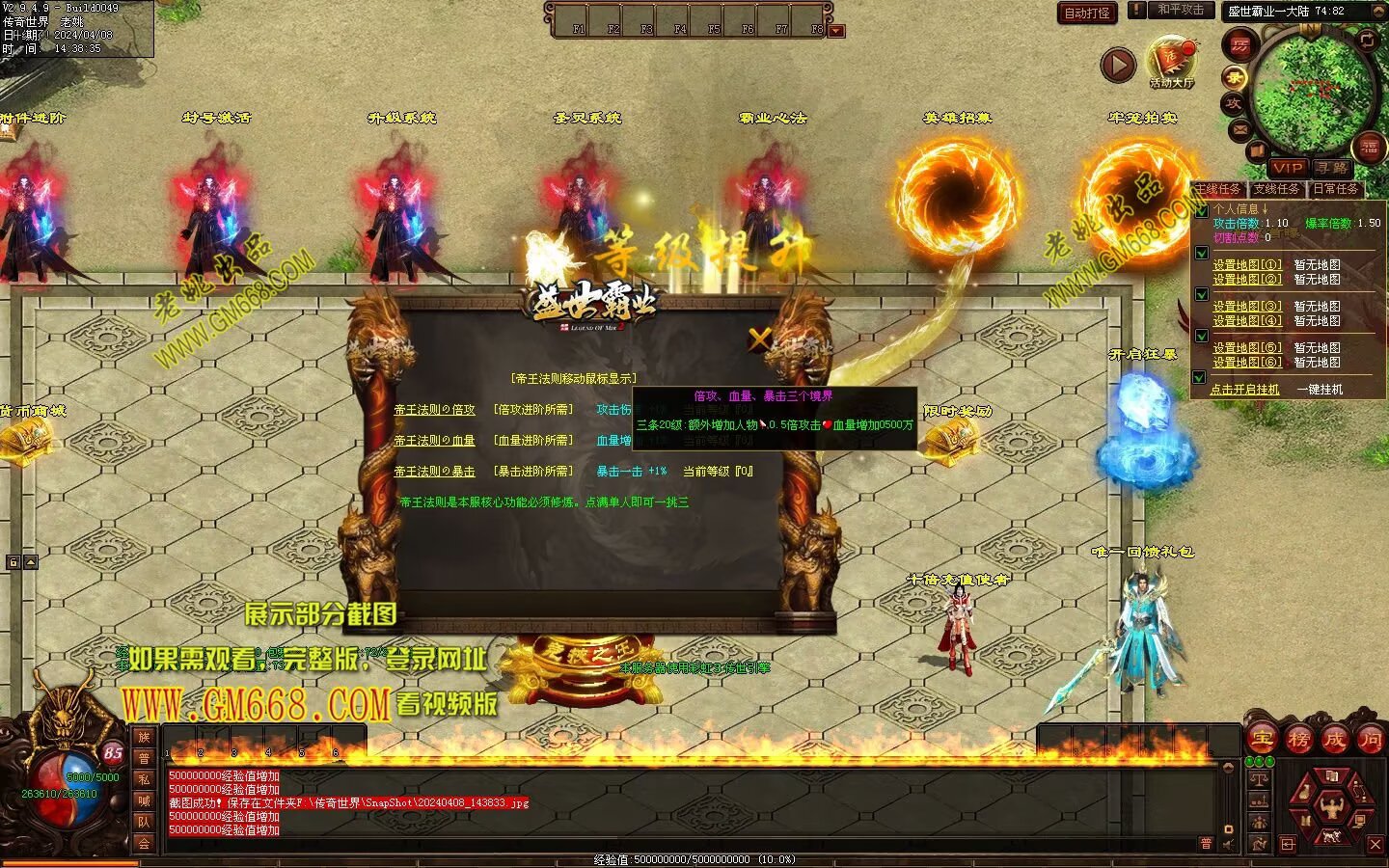Screen dimensions: 1389x868
Task: Upgrade via the 帝王法则◎暴击 link
Action: tap(434, 472)
